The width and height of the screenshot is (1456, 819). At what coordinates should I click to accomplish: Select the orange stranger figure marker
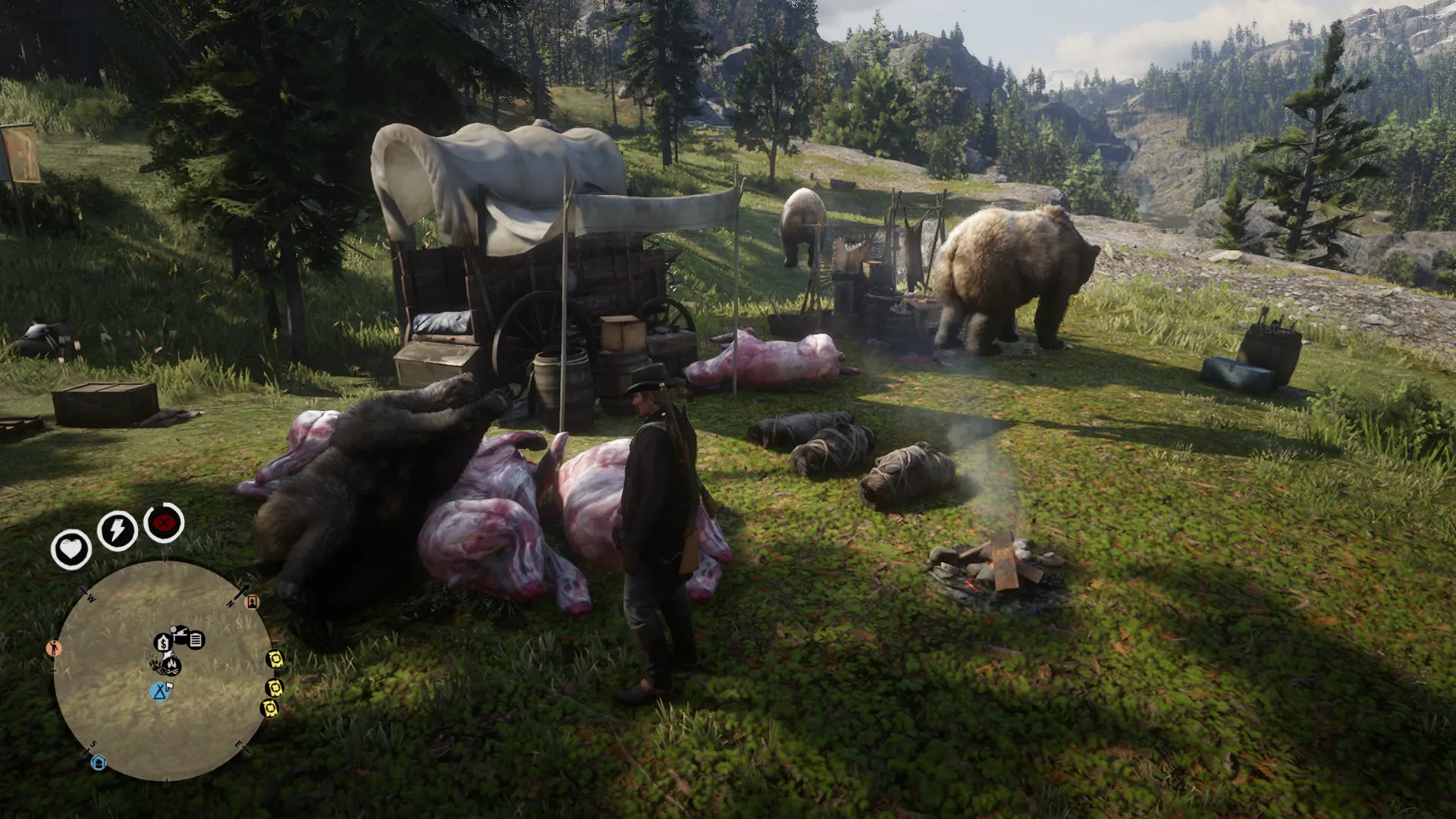coord(53,648)
